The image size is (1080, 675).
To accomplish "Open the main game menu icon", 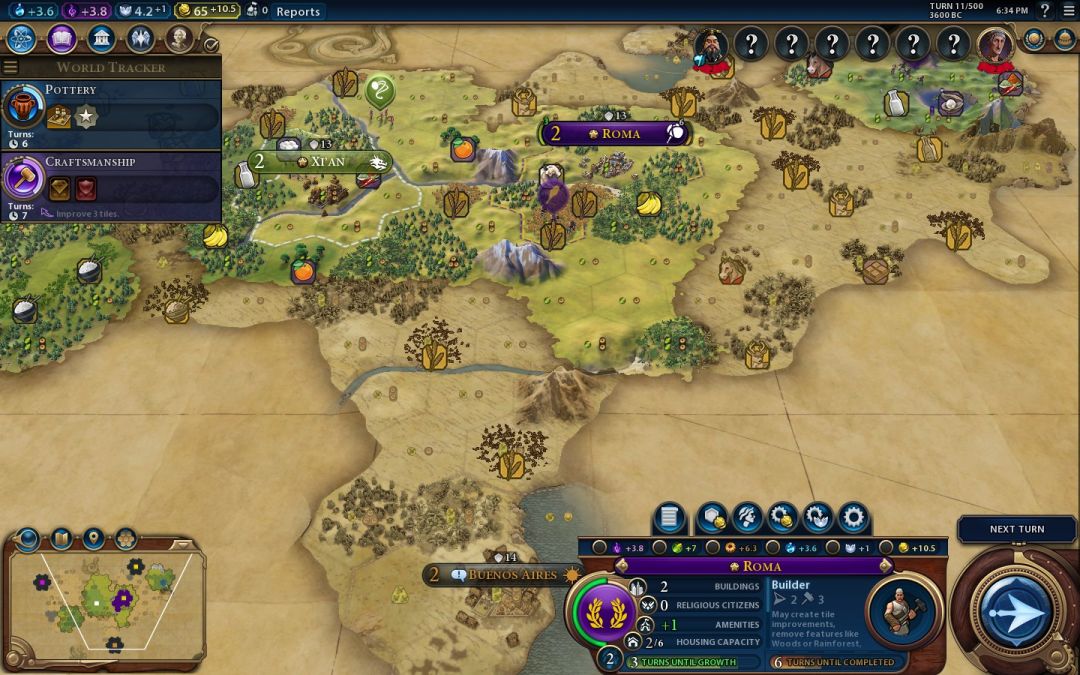I will tap(1069, 11).
